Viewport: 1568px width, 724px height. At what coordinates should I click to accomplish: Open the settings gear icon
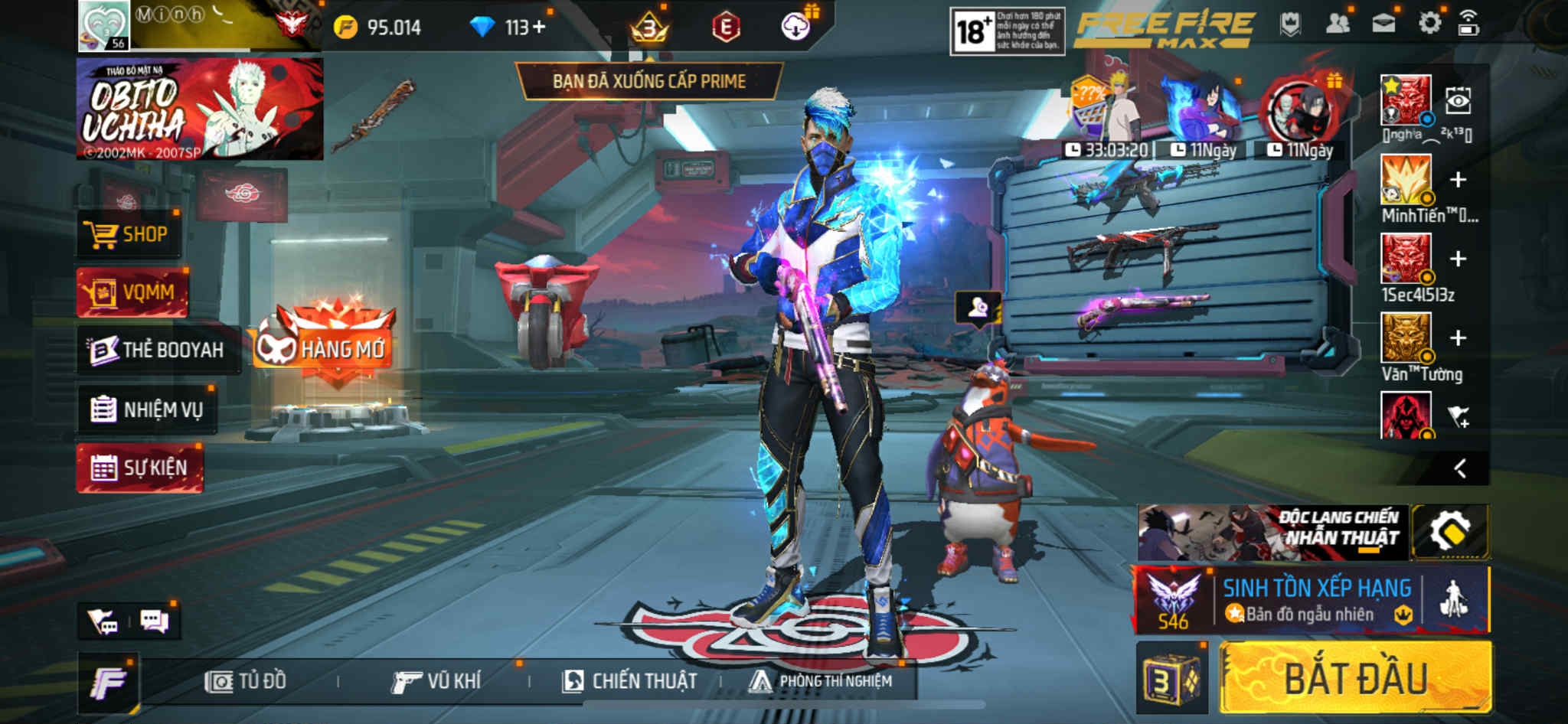click(x=1429, y=24)
